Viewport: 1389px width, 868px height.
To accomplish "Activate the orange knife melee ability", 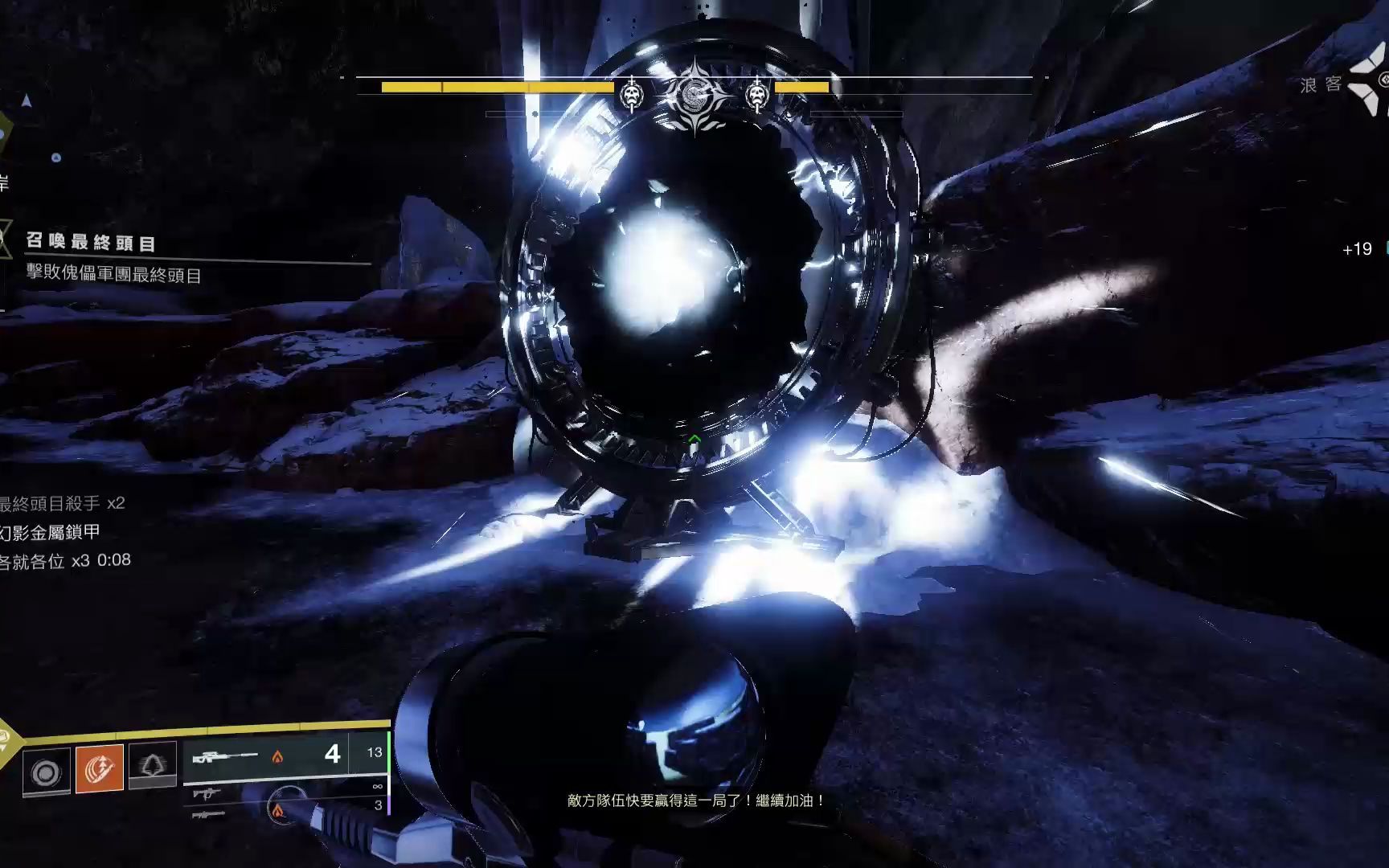I will [x=100, y=769].
